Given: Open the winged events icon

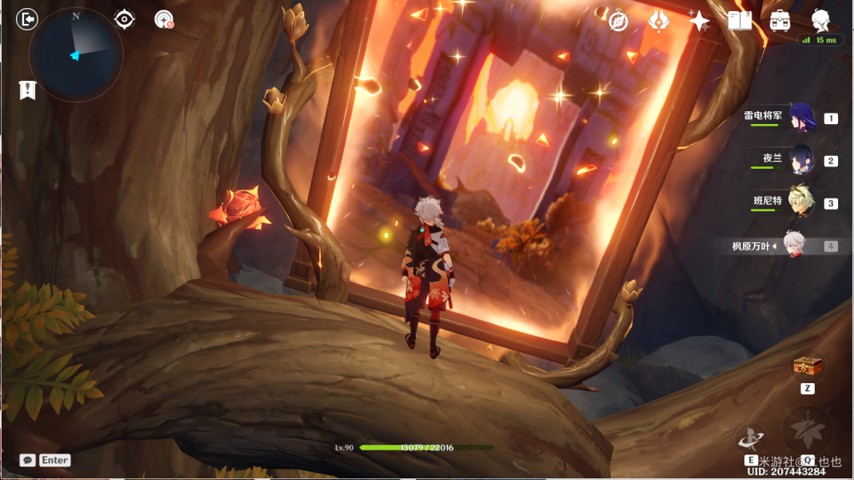Looking at the screenshot, I should pos(658,20).
